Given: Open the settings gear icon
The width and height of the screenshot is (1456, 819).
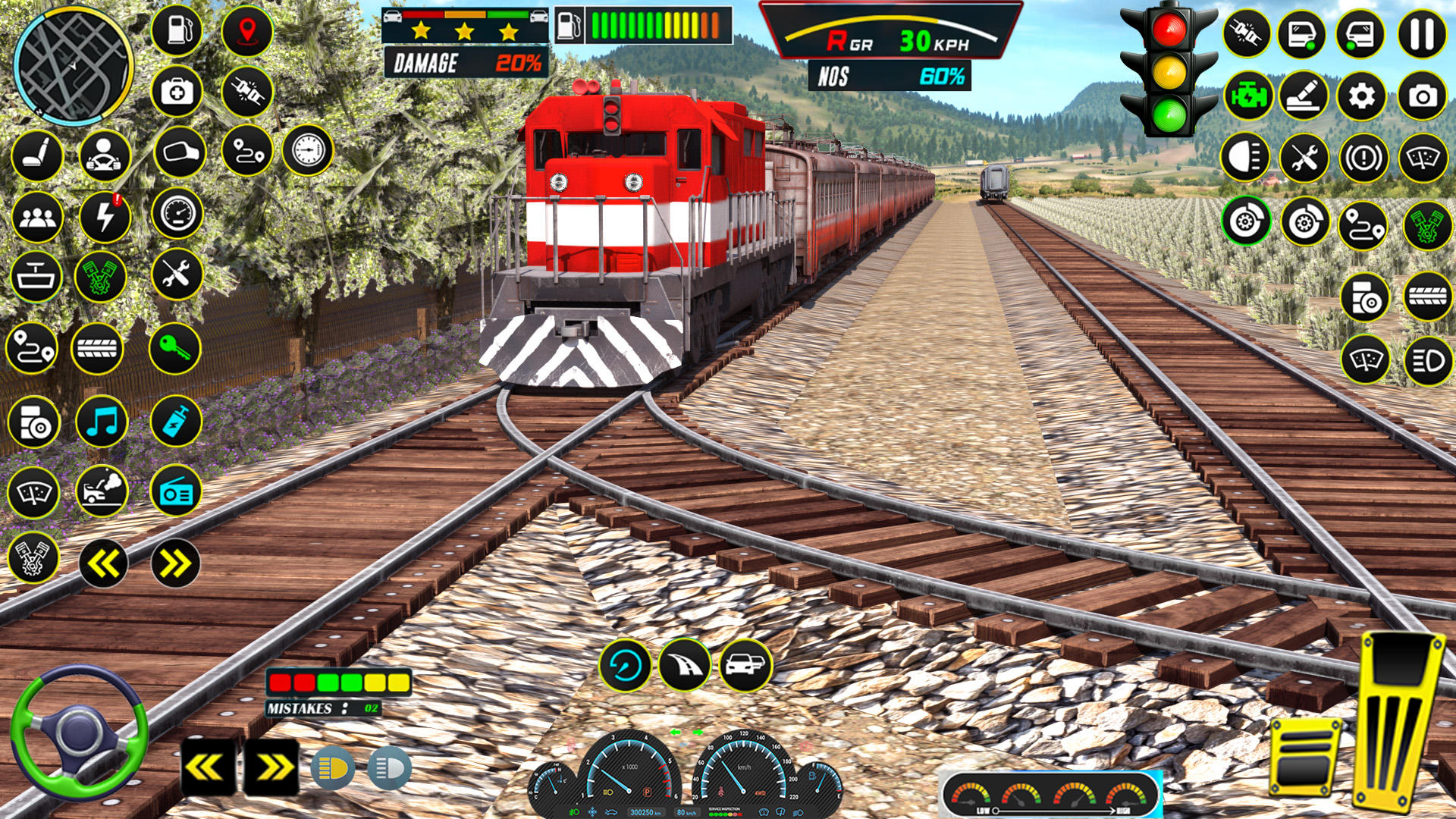Looking at the screenshot, I should click(x=1360, y=96).
